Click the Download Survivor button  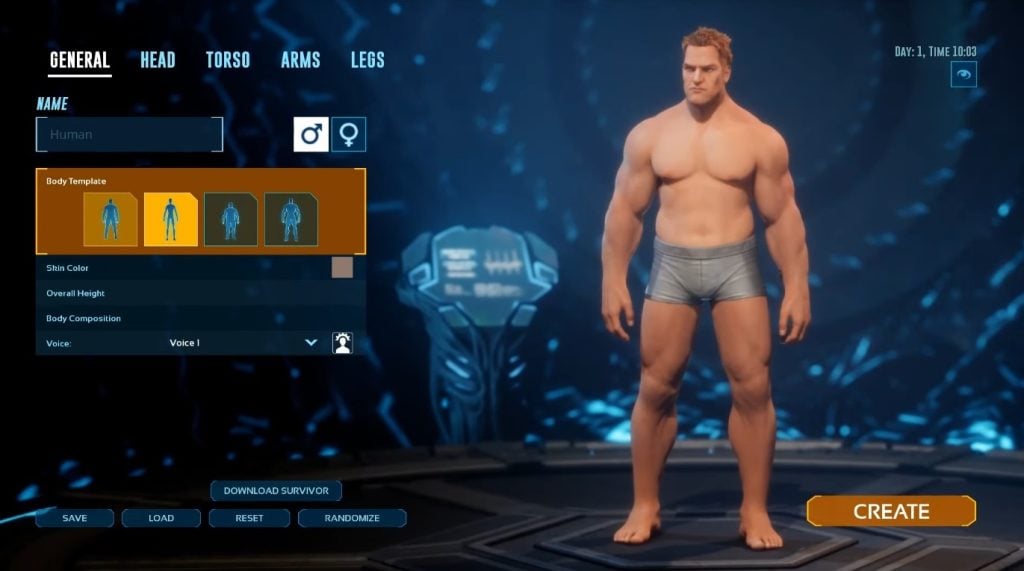(x=276, y=491)
